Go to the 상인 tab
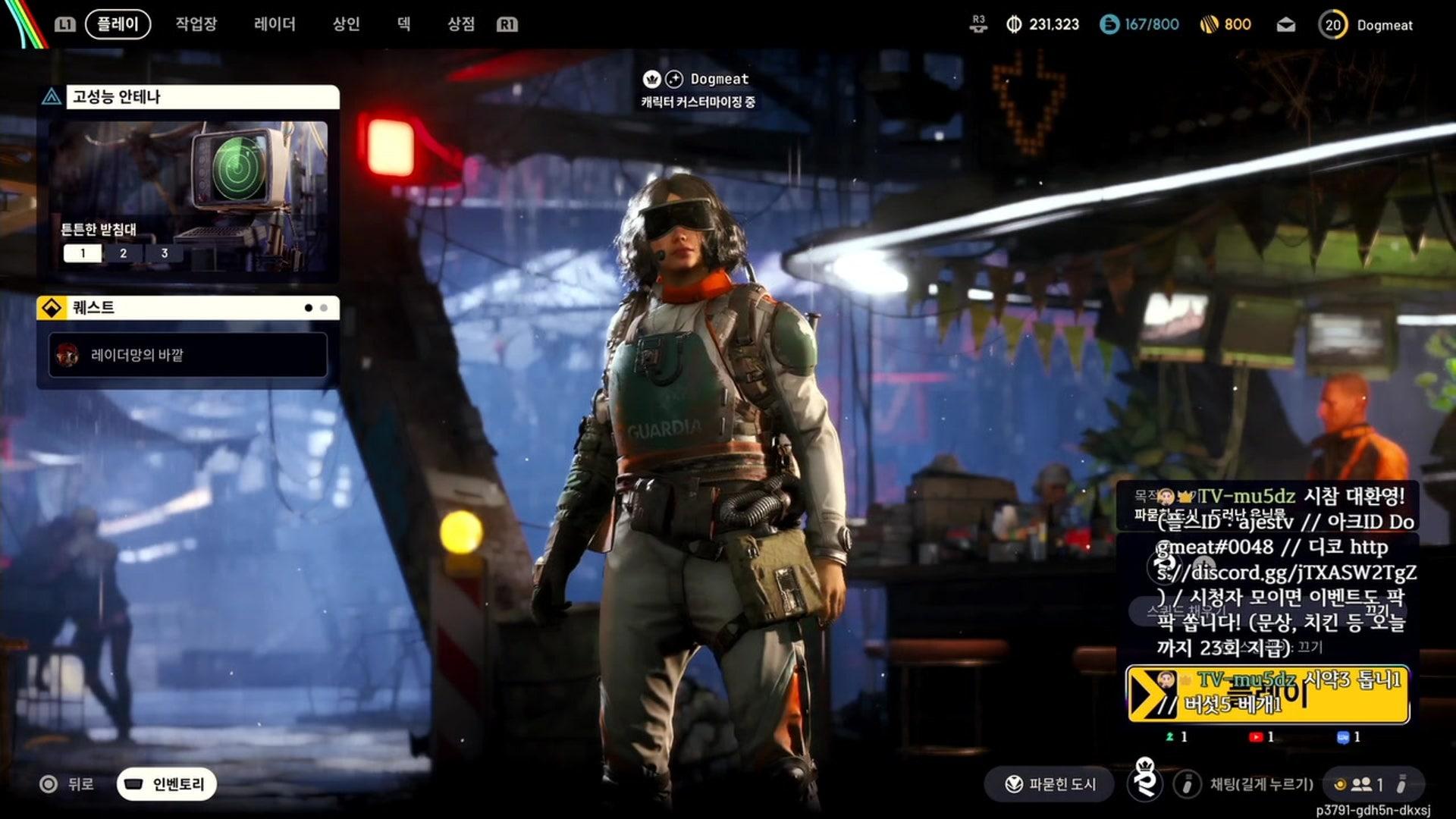1456x819 pixels. coord(346,24)
